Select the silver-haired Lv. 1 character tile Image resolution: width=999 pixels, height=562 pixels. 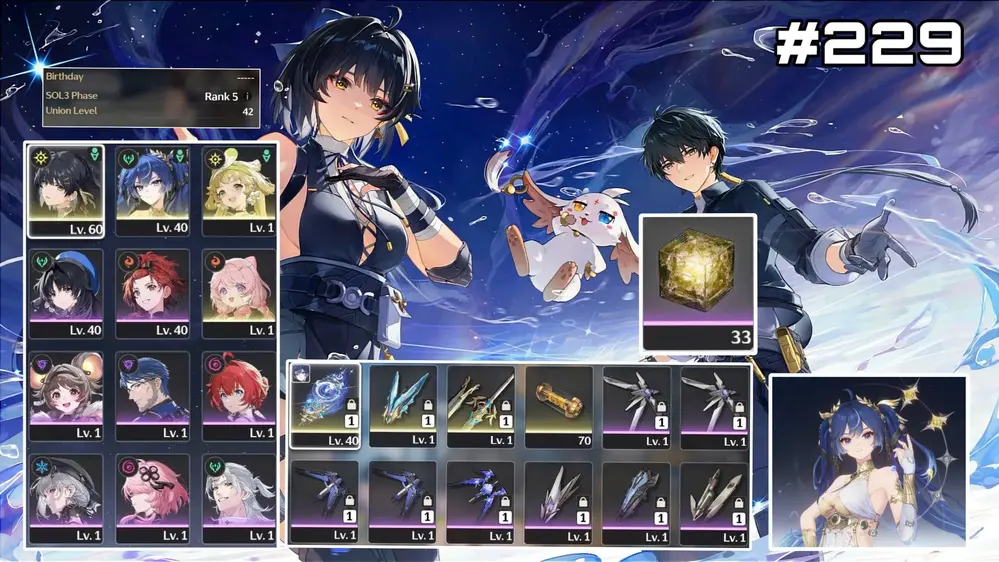(x=239, y=499)
